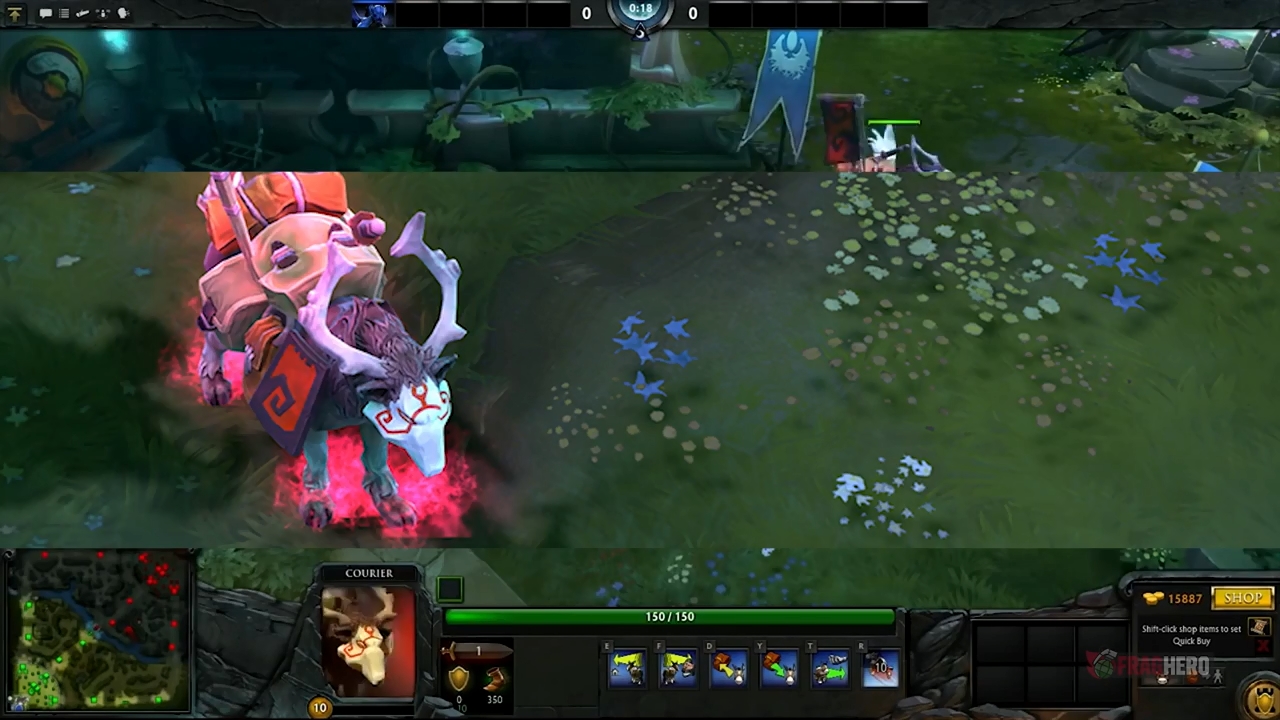Open the chat speech bubble icon
The image size is (1280, 720).
[45, 13]
